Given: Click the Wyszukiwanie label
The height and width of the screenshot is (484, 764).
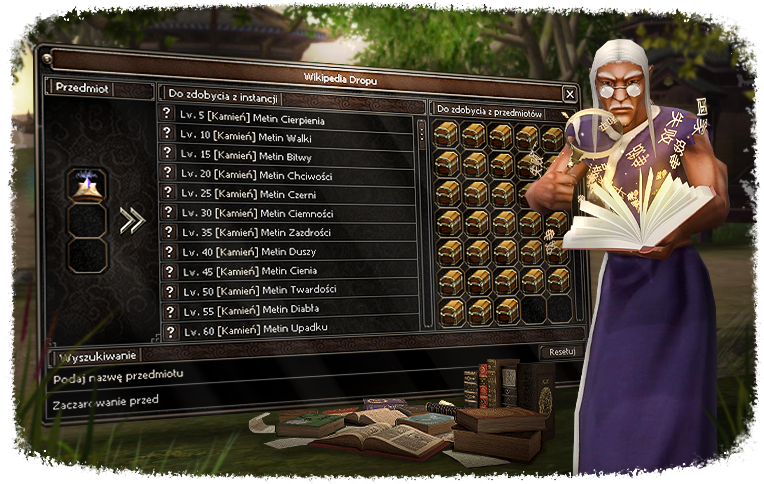Looking at the screenshot, I should [95, 355].
